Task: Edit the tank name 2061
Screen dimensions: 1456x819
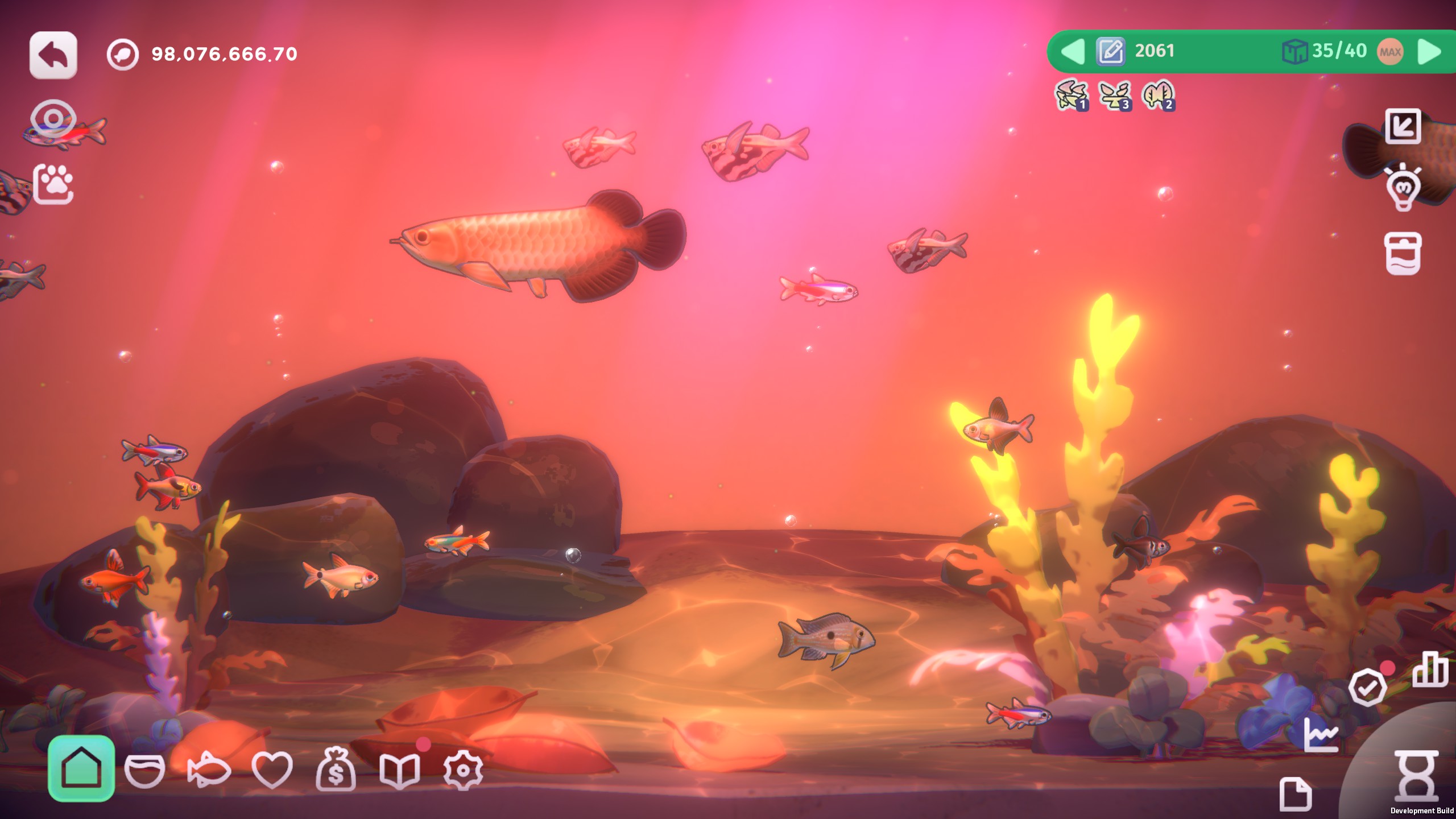Action: click(1110, 52)
